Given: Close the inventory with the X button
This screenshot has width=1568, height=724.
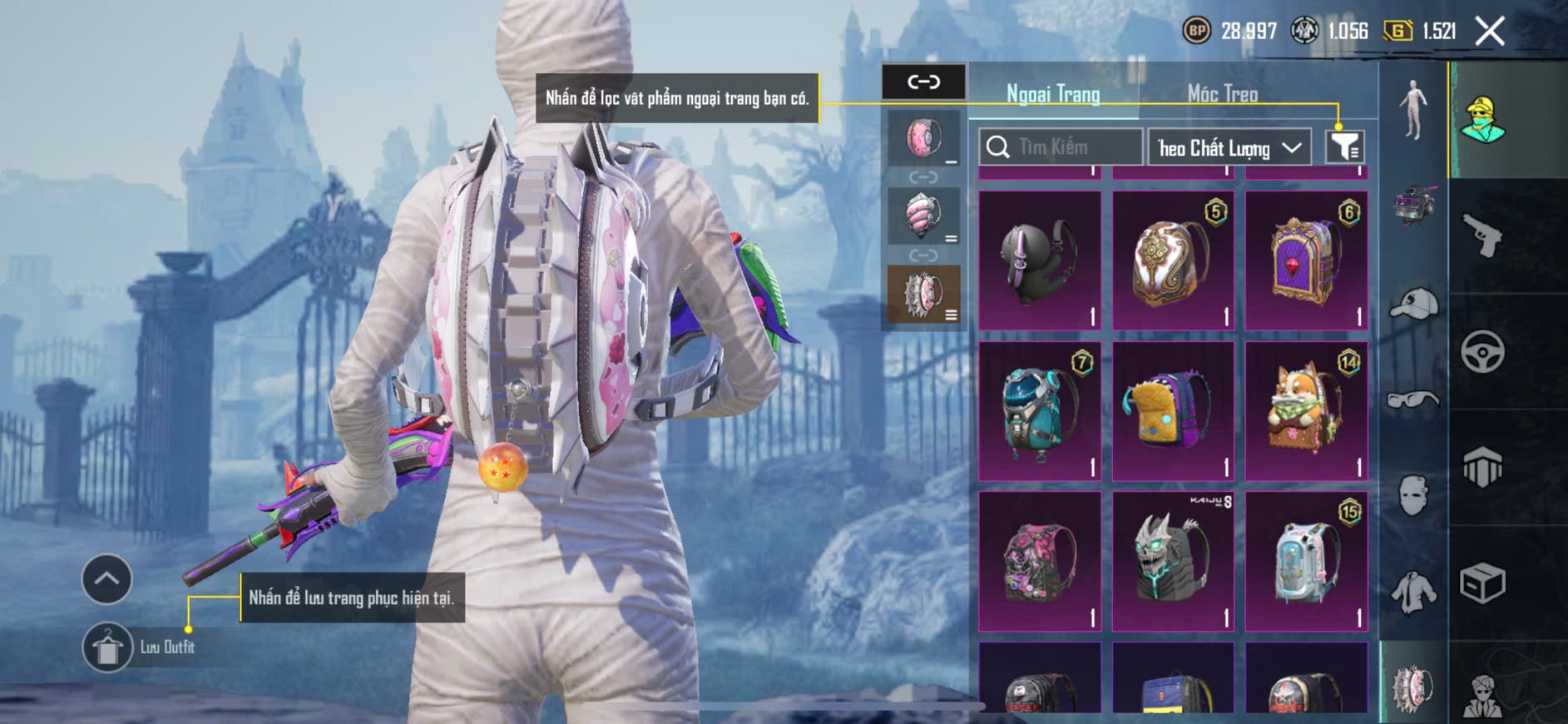Looking at the screenshot, I should click(x=1490, y=32).
